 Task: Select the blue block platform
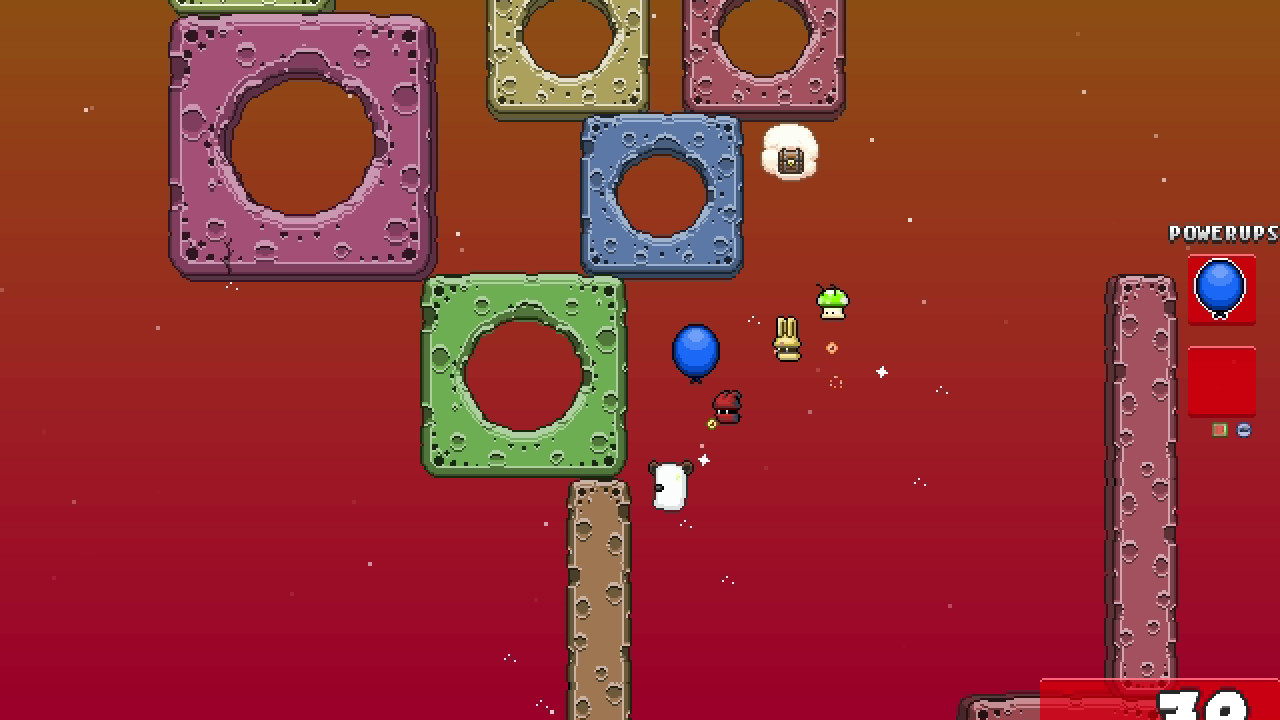[x=662, y=195]
